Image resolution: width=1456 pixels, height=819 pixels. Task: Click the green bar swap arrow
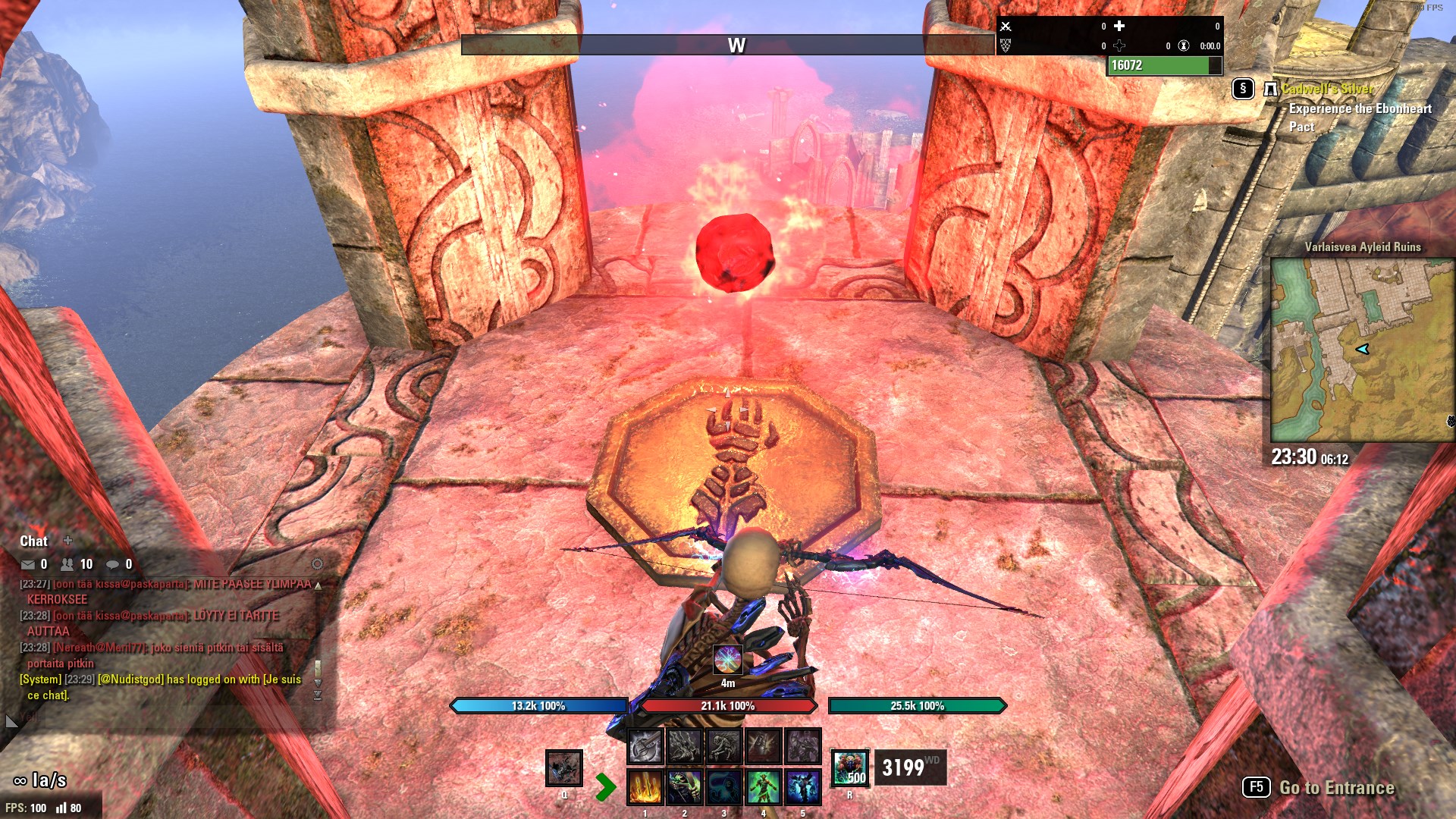[605, 786]
